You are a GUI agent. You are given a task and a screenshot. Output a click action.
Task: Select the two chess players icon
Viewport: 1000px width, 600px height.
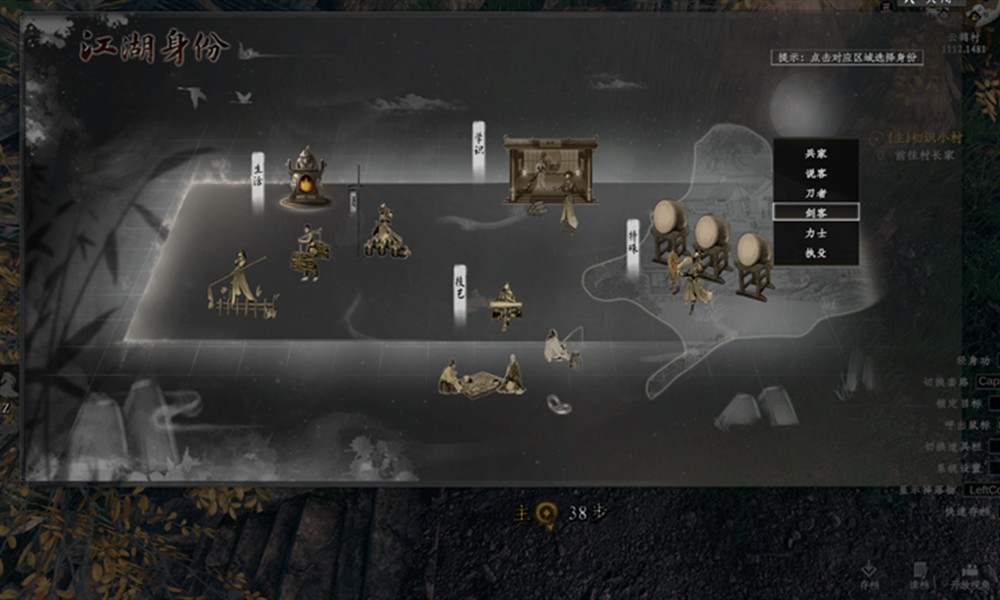coord(480,378)
